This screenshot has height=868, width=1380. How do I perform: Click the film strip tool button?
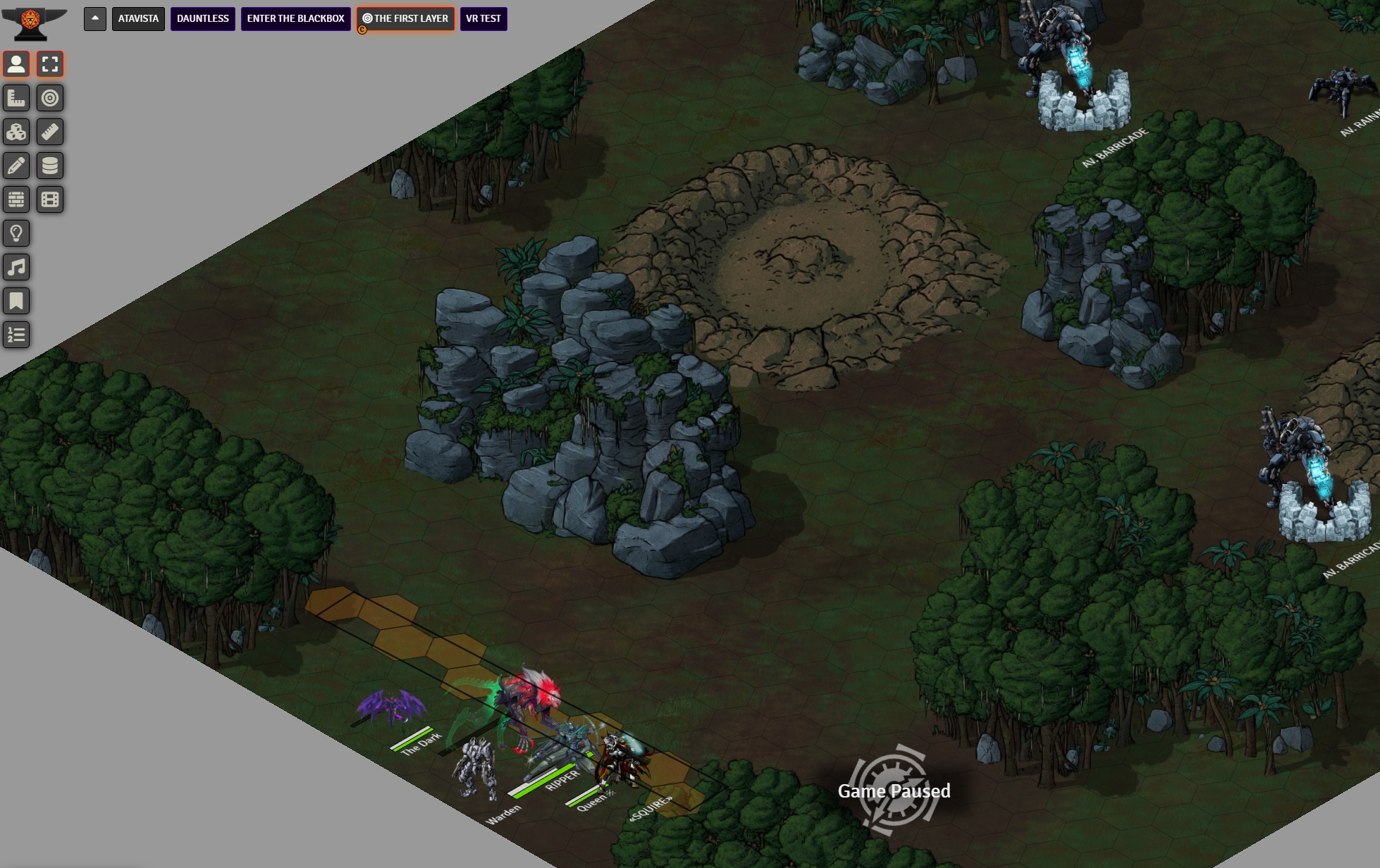pyautogui.click(x=50, y=199)
